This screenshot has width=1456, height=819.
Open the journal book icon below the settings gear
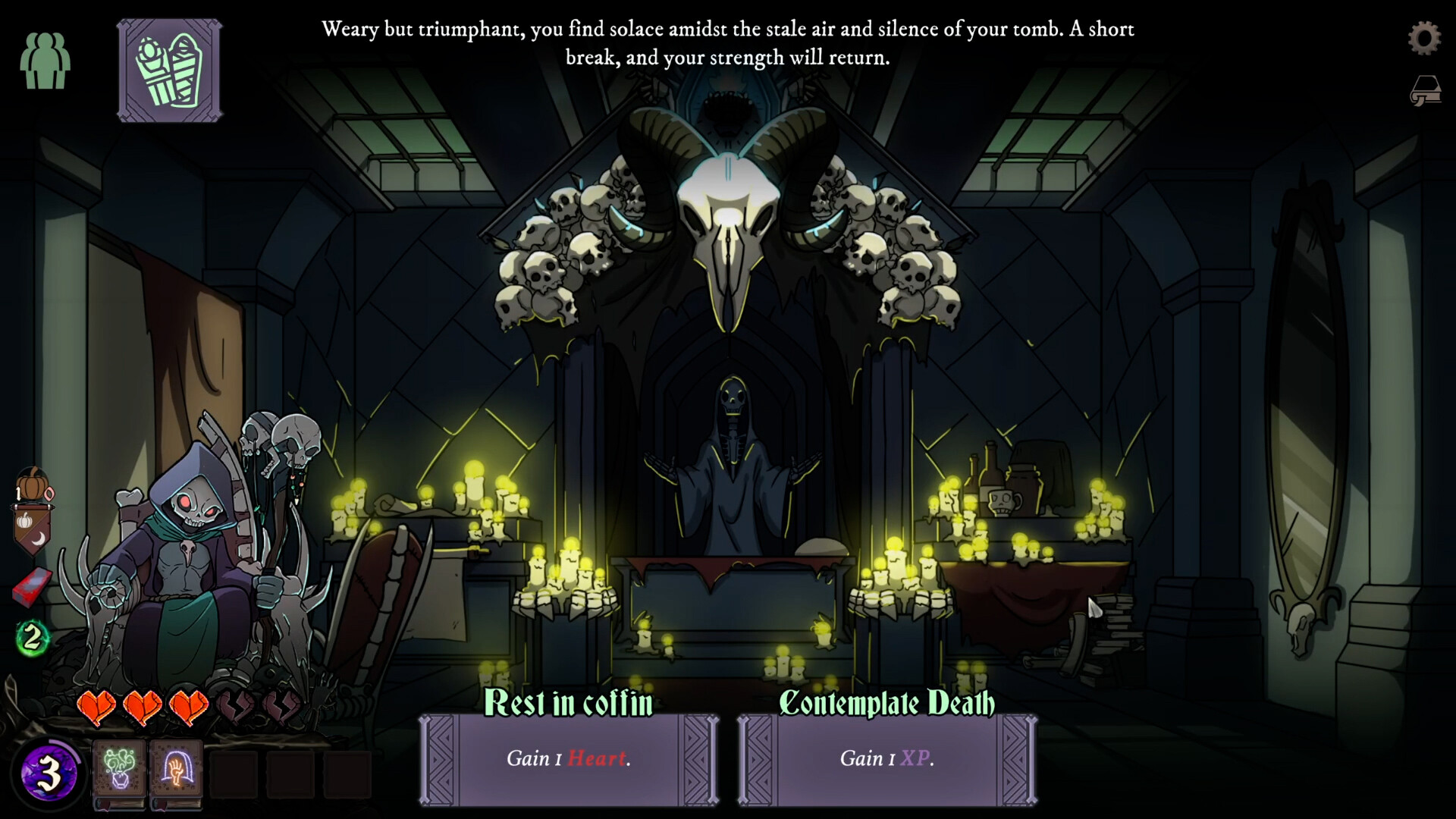1425,91
